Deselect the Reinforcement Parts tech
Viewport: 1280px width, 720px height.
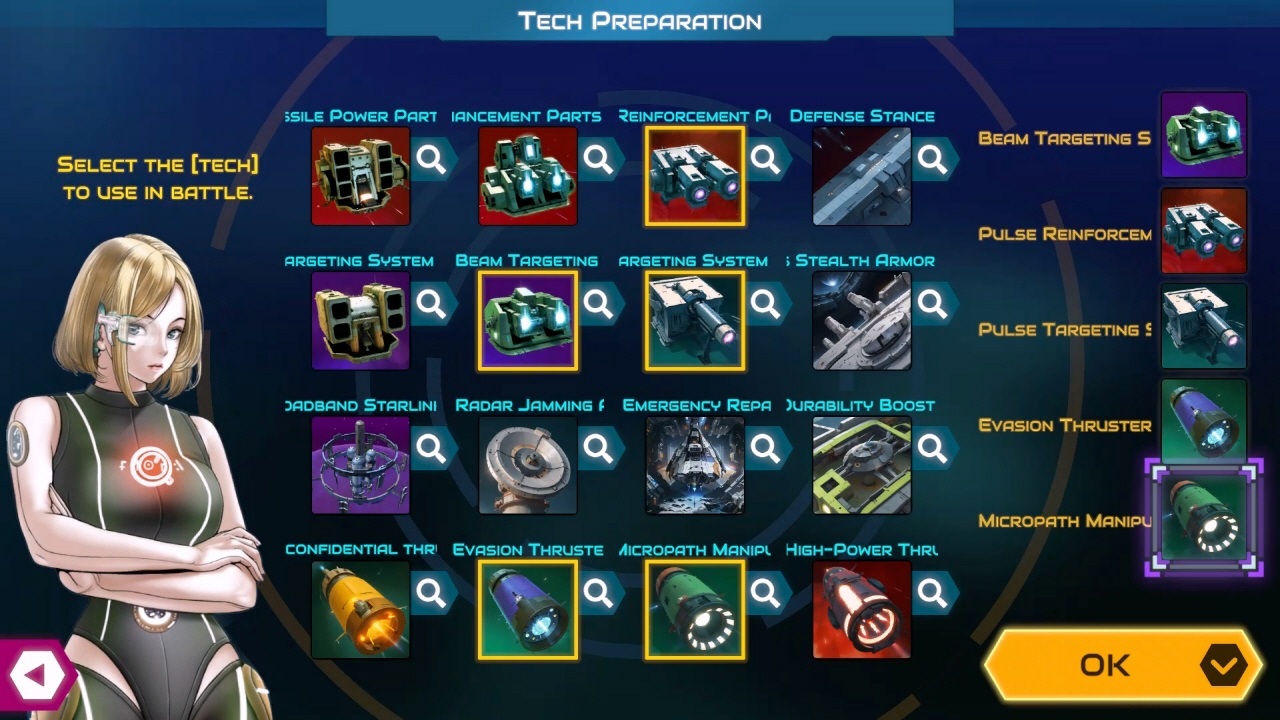(x=693, y=175)
